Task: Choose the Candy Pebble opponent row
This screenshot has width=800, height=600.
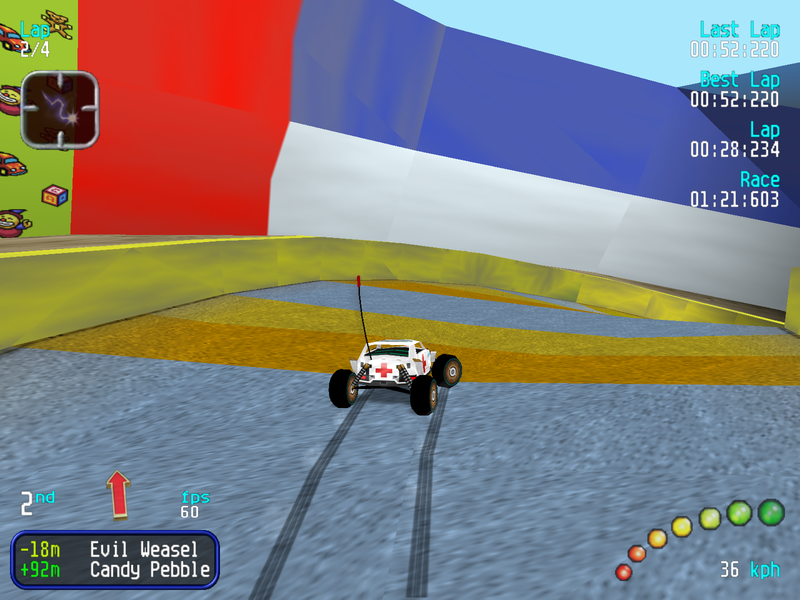Action: coord(115,571)
